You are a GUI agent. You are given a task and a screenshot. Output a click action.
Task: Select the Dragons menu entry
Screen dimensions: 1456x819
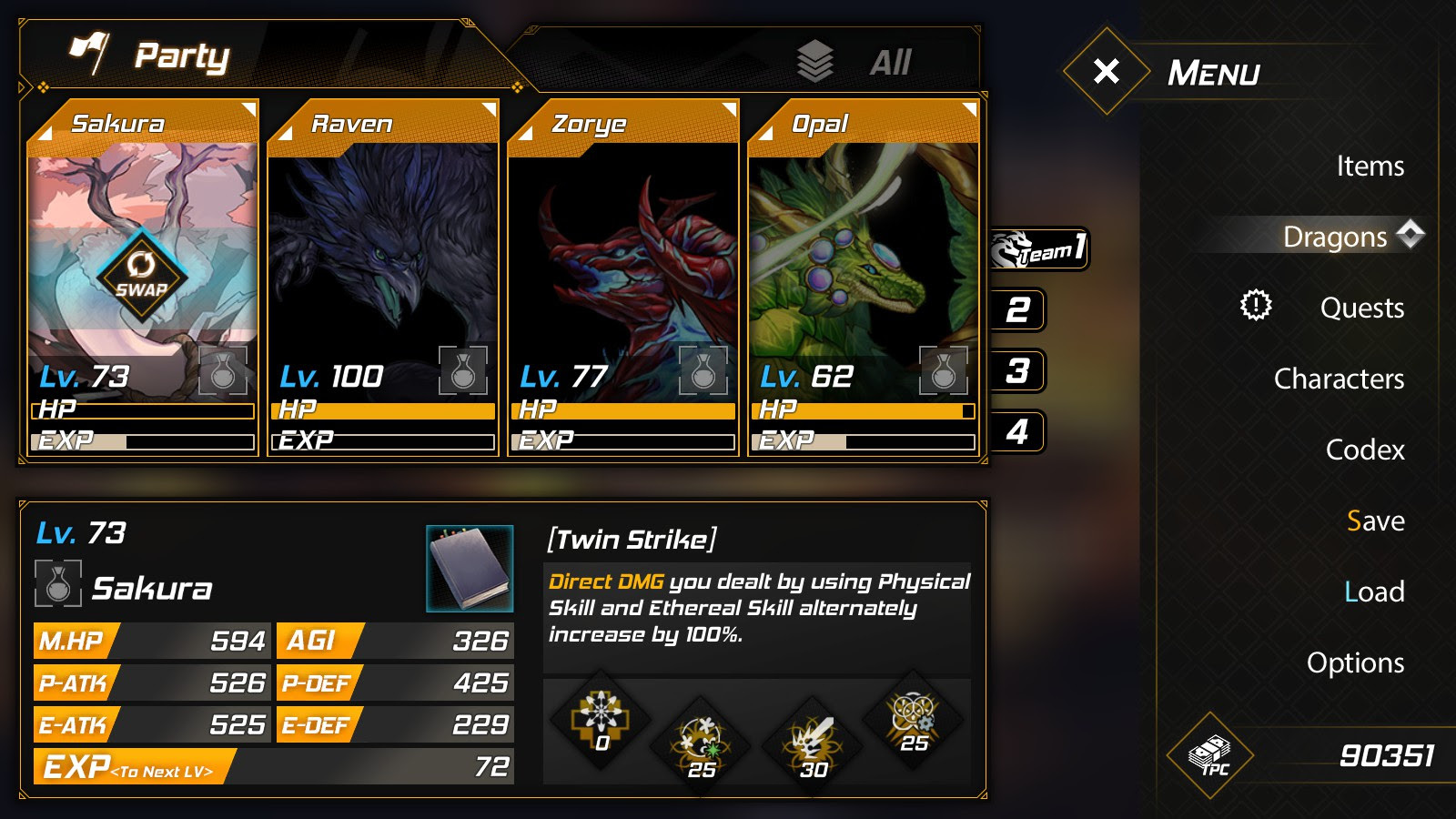1334,237
